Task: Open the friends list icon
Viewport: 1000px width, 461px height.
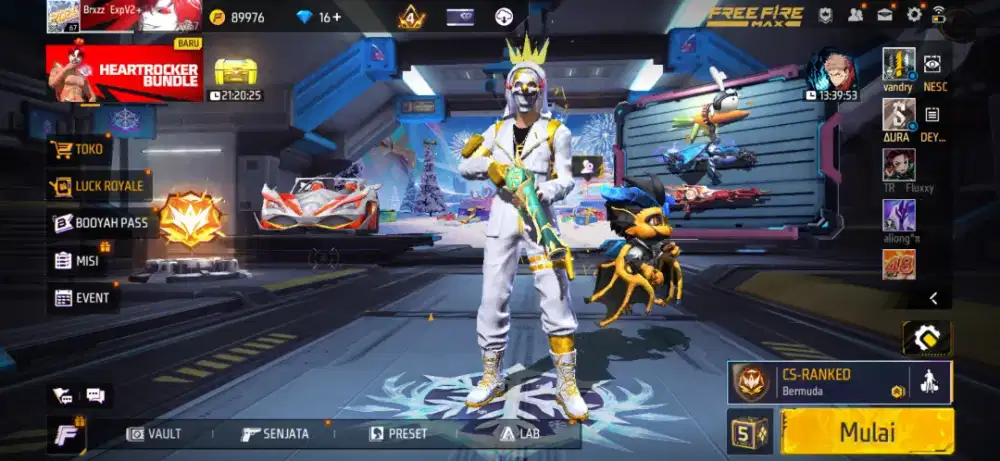Action: click(x=856, y=15)
